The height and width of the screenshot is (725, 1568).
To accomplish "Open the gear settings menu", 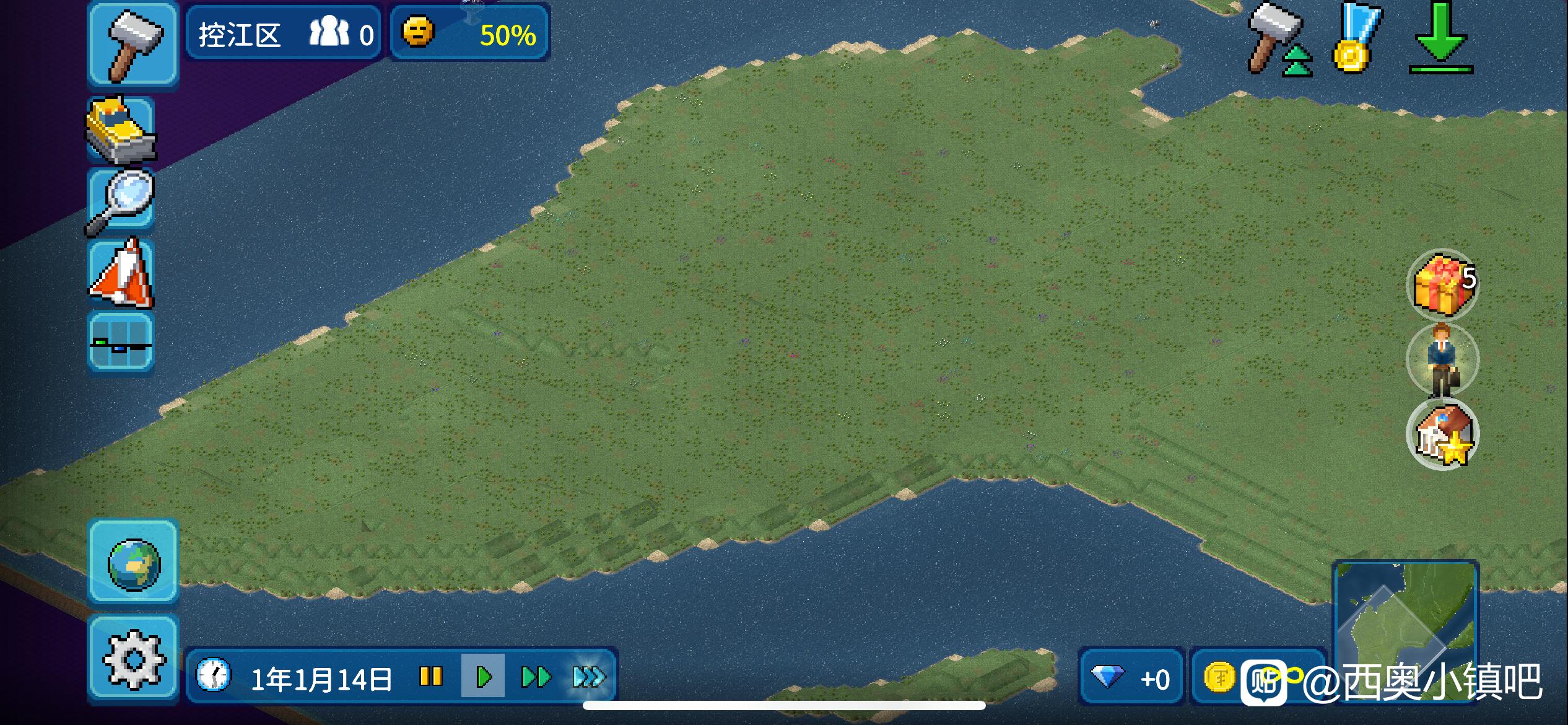I will point(133,659).
